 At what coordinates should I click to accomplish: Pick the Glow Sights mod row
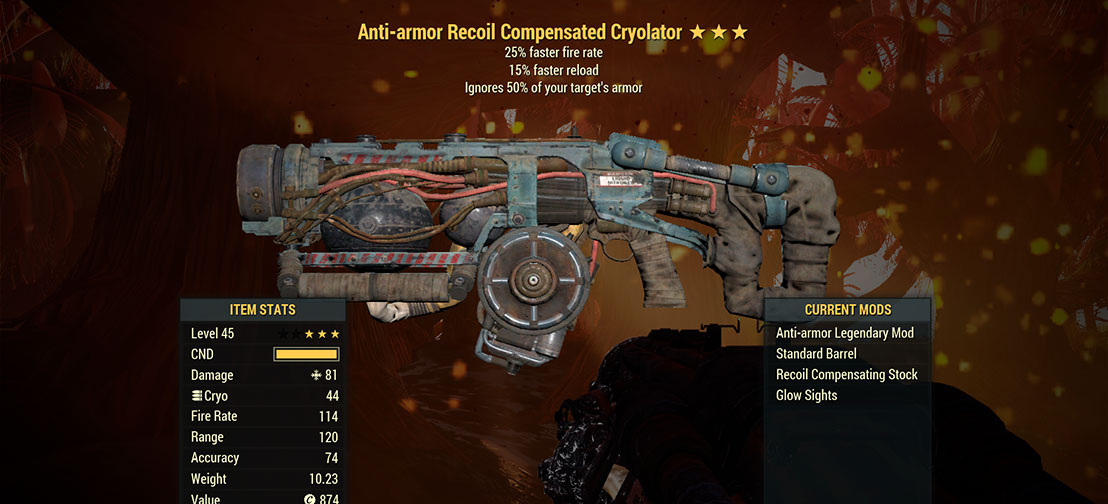(x=806, y=395)
